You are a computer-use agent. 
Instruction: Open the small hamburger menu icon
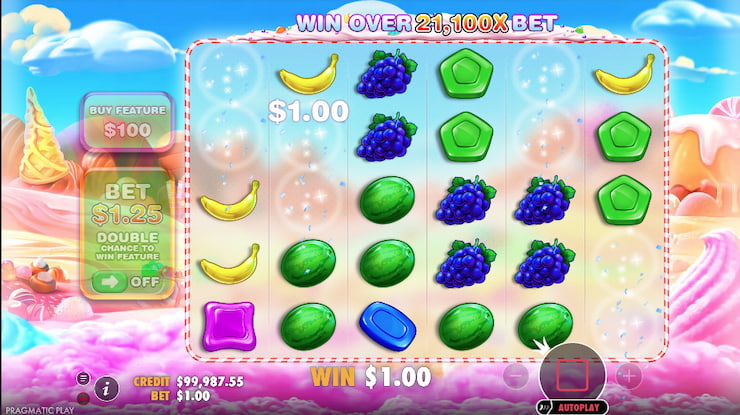point(83,378)
